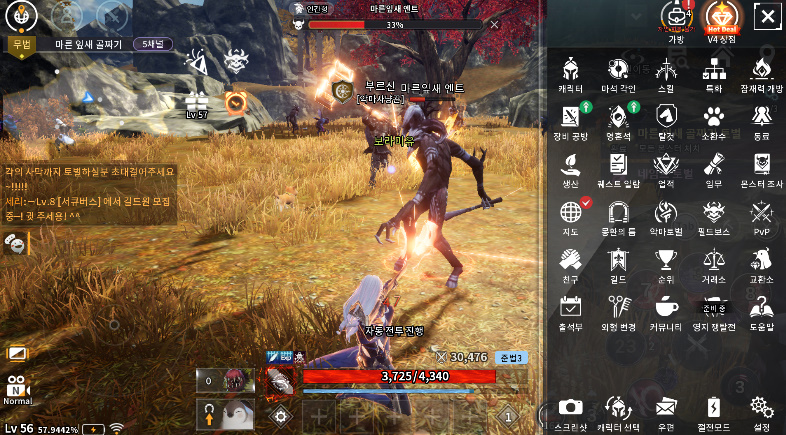
Task: Open the V4 상점 shop
Action: (721, 19)
